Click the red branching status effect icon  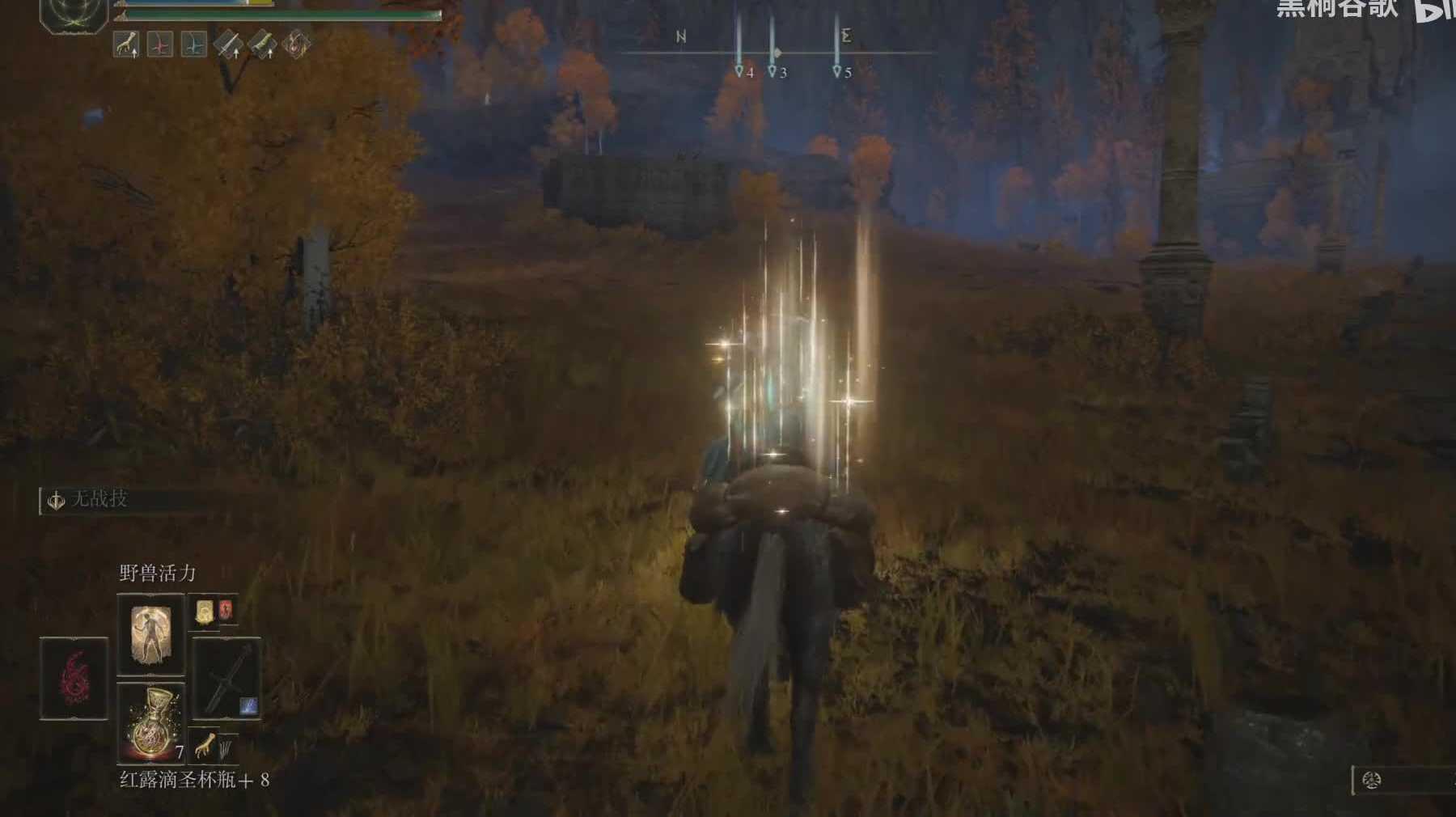(160, 44)
